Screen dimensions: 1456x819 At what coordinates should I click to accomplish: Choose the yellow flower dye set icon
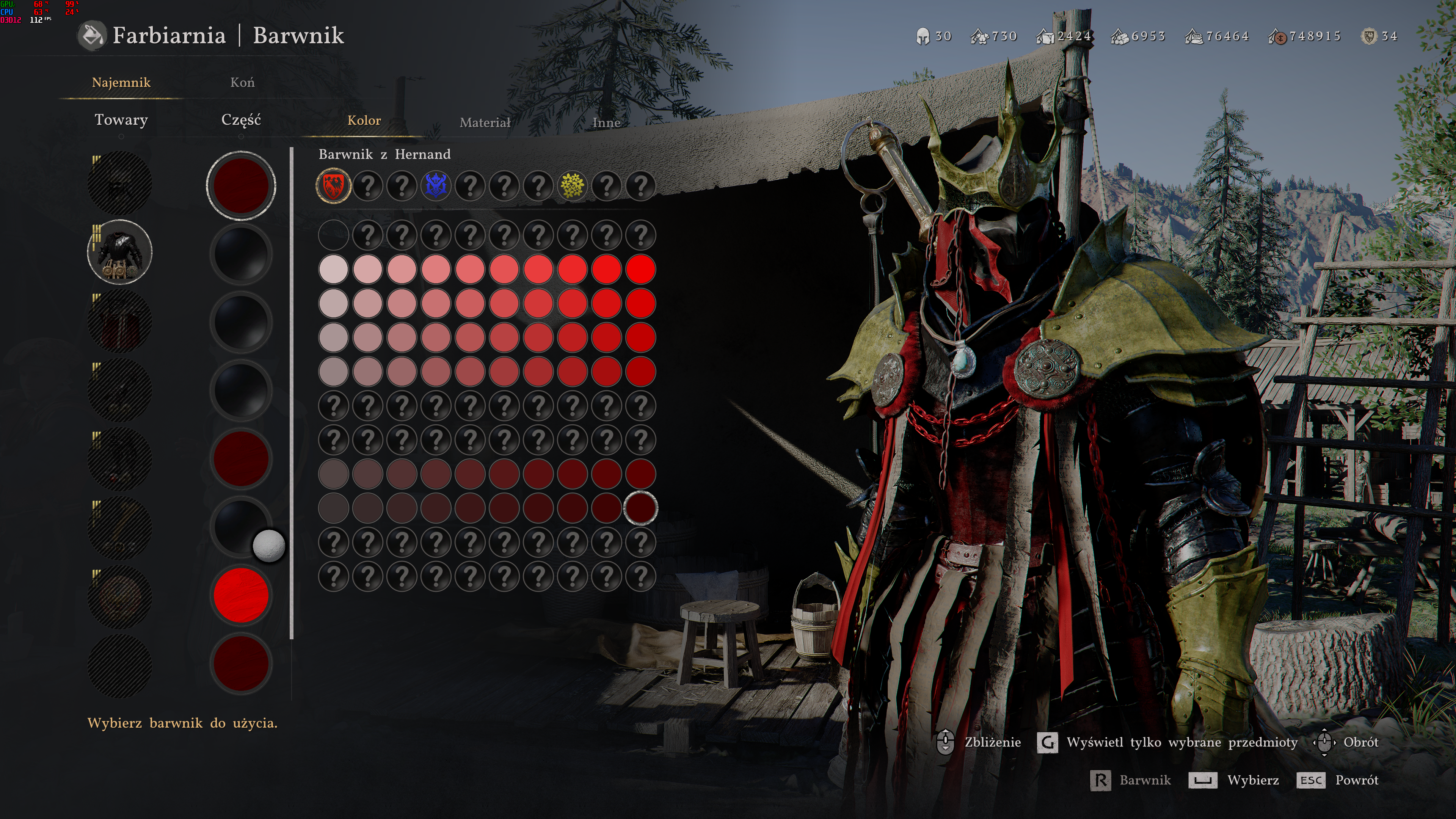pos(572,186)
